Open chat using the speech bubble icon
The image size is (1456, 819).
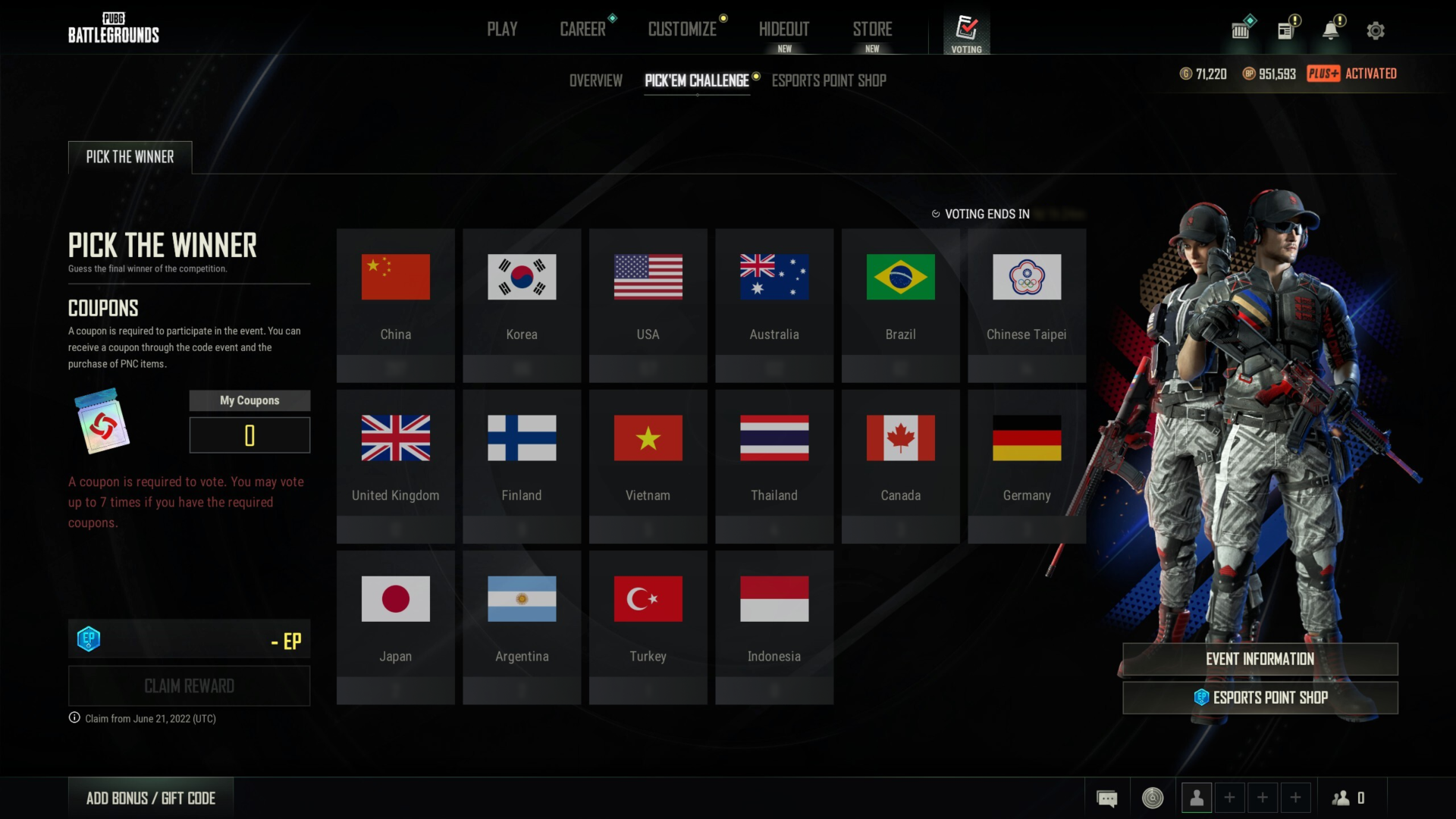(x=1107, y=799)
